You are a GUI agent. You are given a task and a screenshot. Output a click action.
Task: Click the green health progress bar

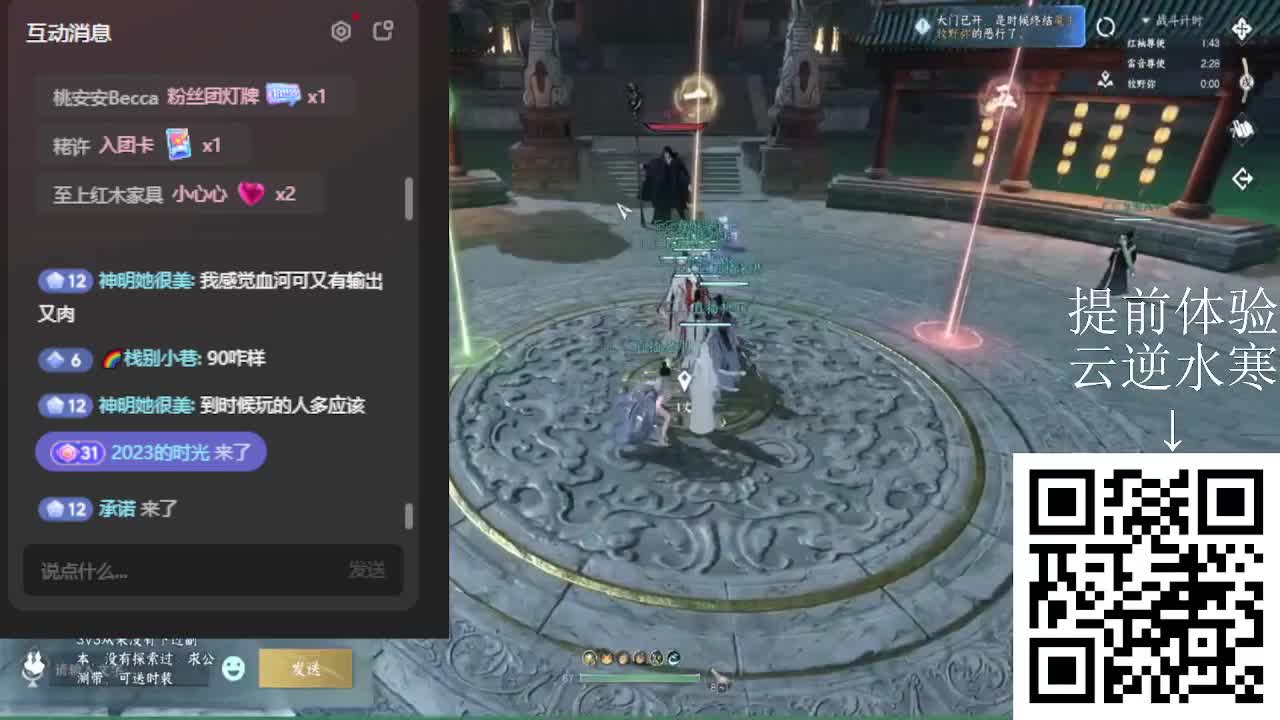coord(640,677)
